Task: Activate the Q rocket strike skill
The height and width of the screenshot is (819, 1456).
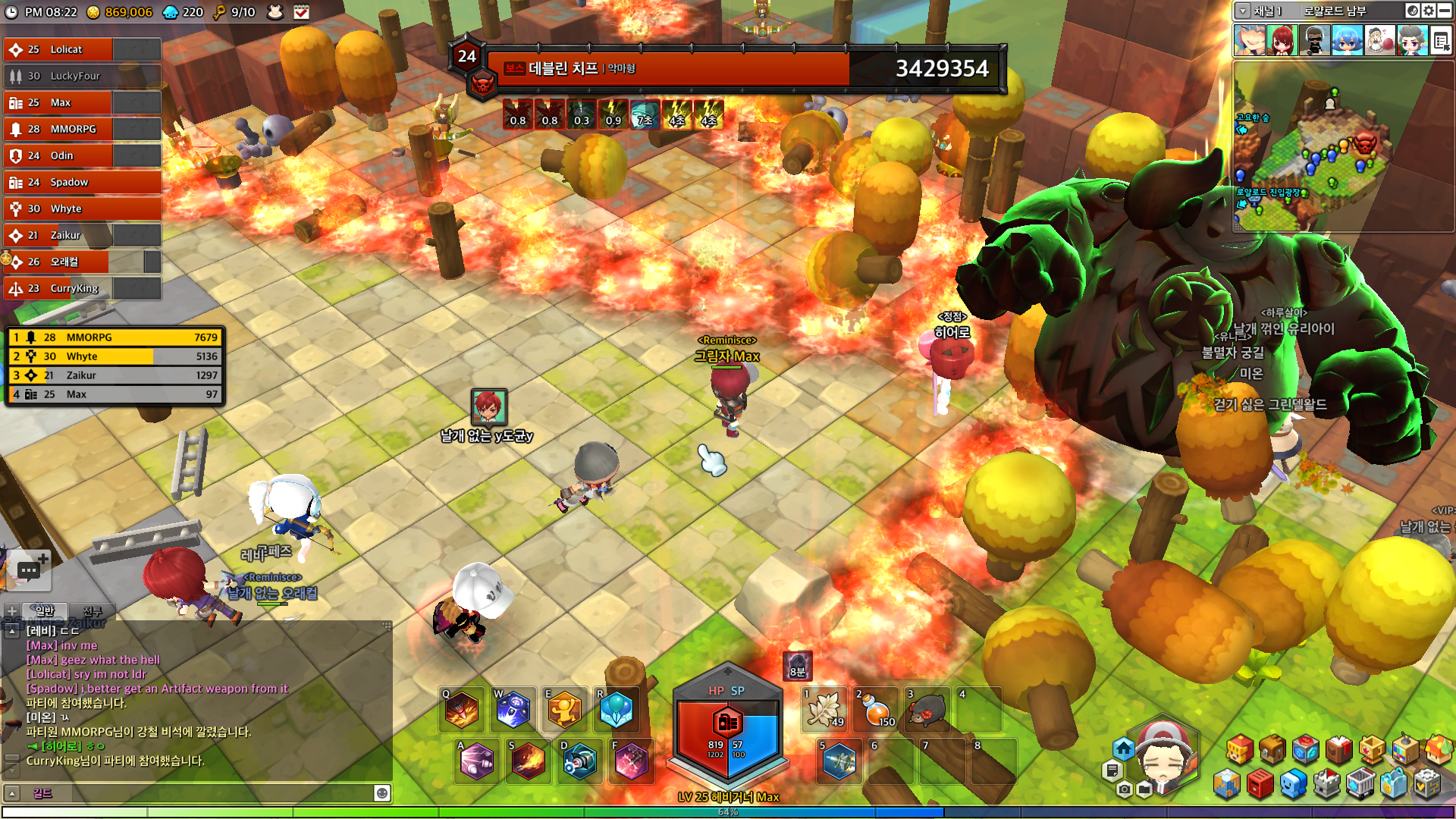Action: [462, 710]
